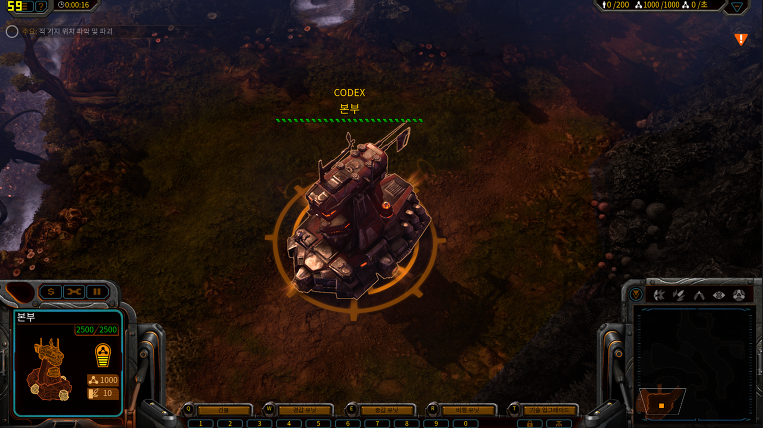Click the pause-bars button above unit panel

coord(96,292)
